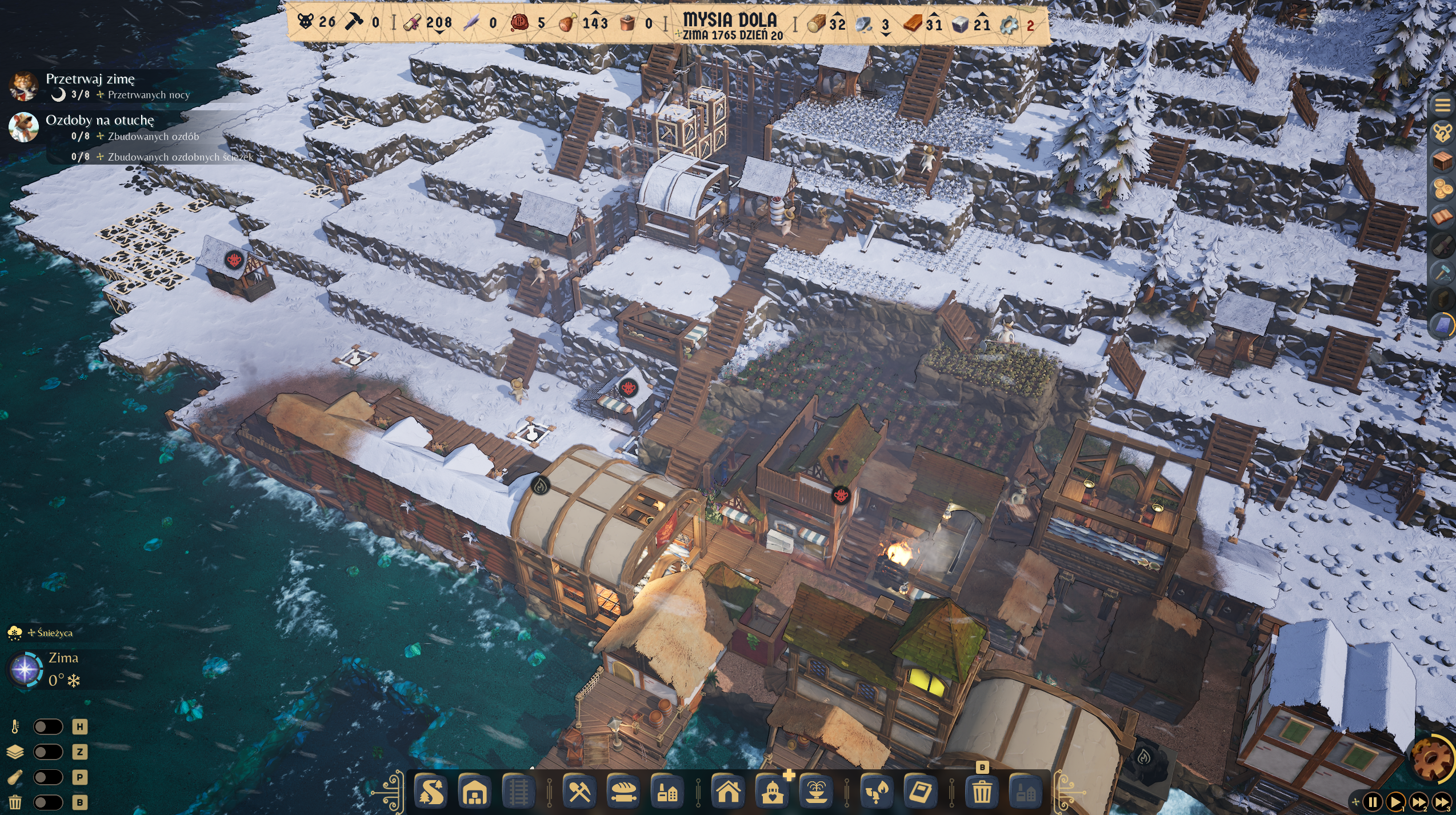Select the 'Ozdoby na otuchę' quest tracker

point(100,120)
